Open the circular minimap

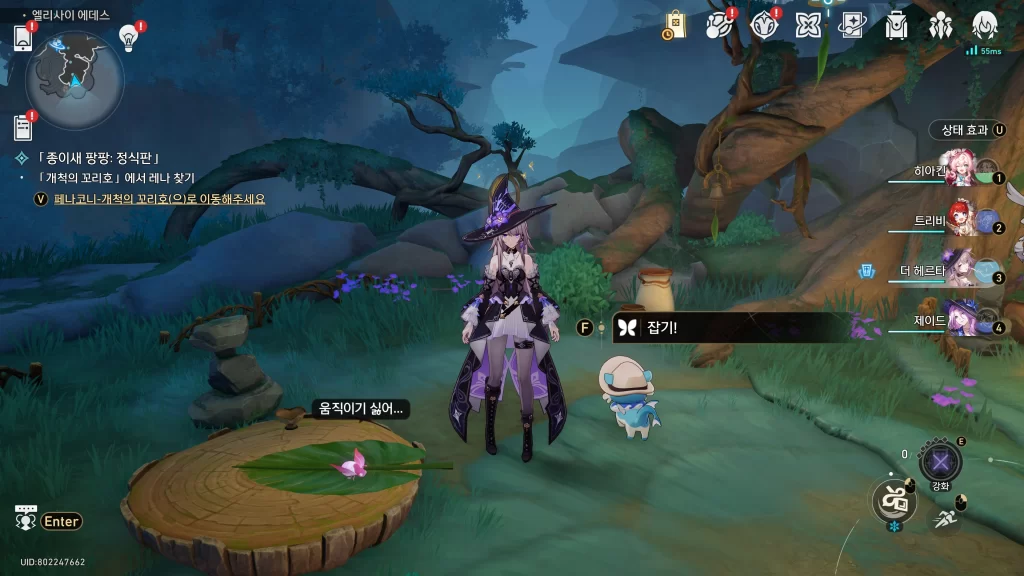(75, 75)
